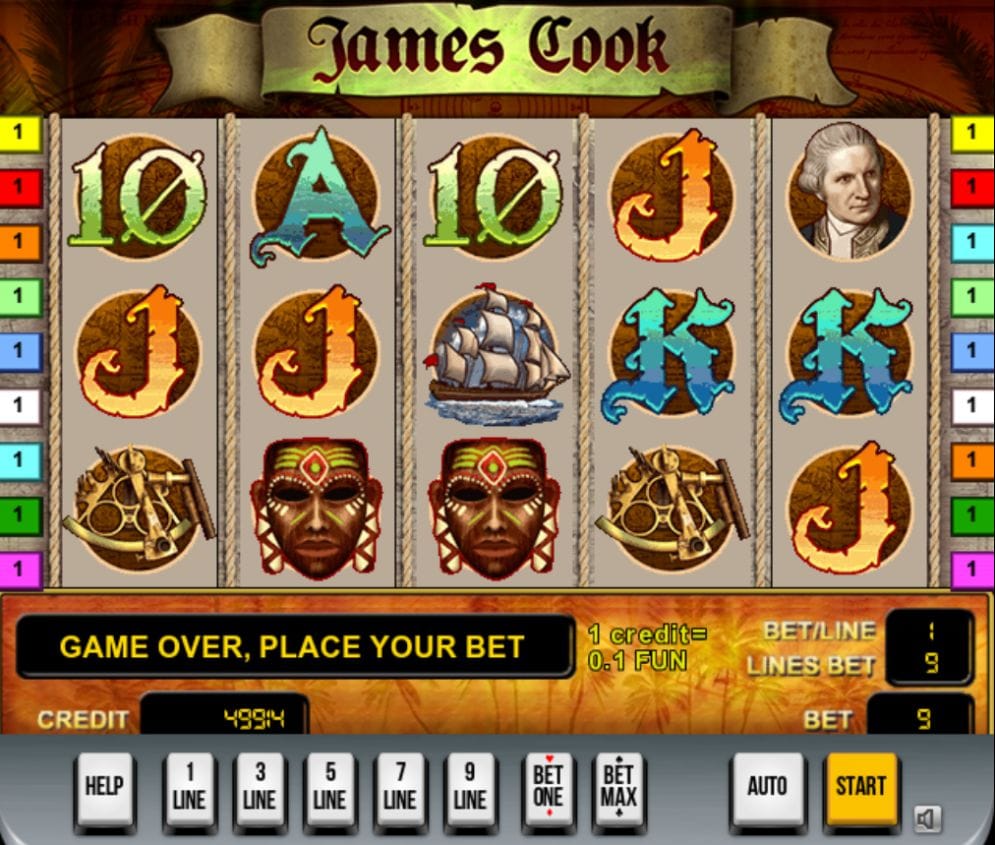Set the game to 7 LINE

399,788
